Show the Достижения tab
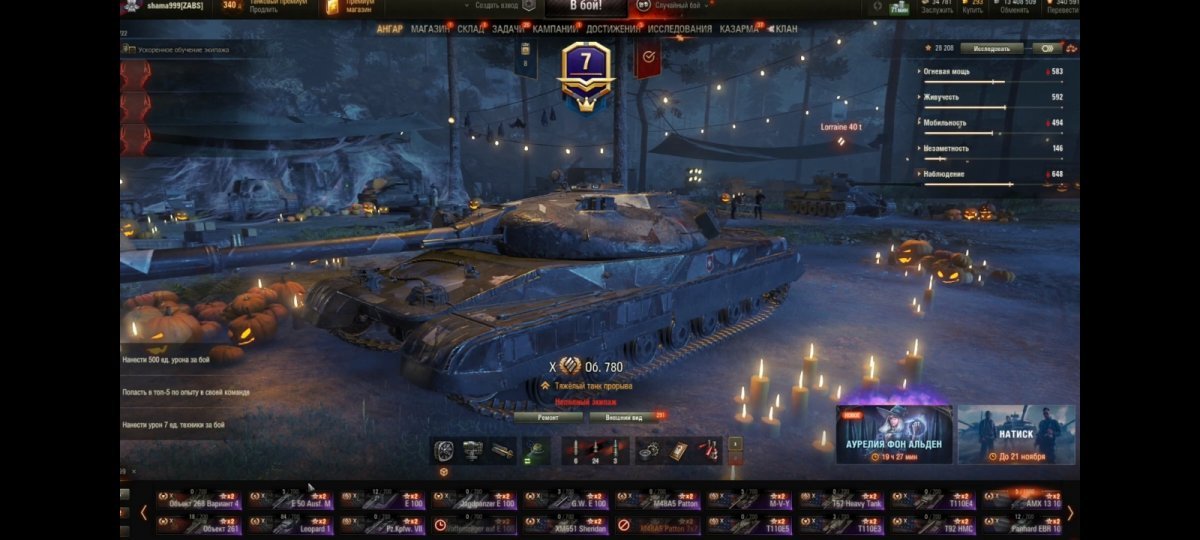The height and width of the screenshot is (540, 1200). 613,29
